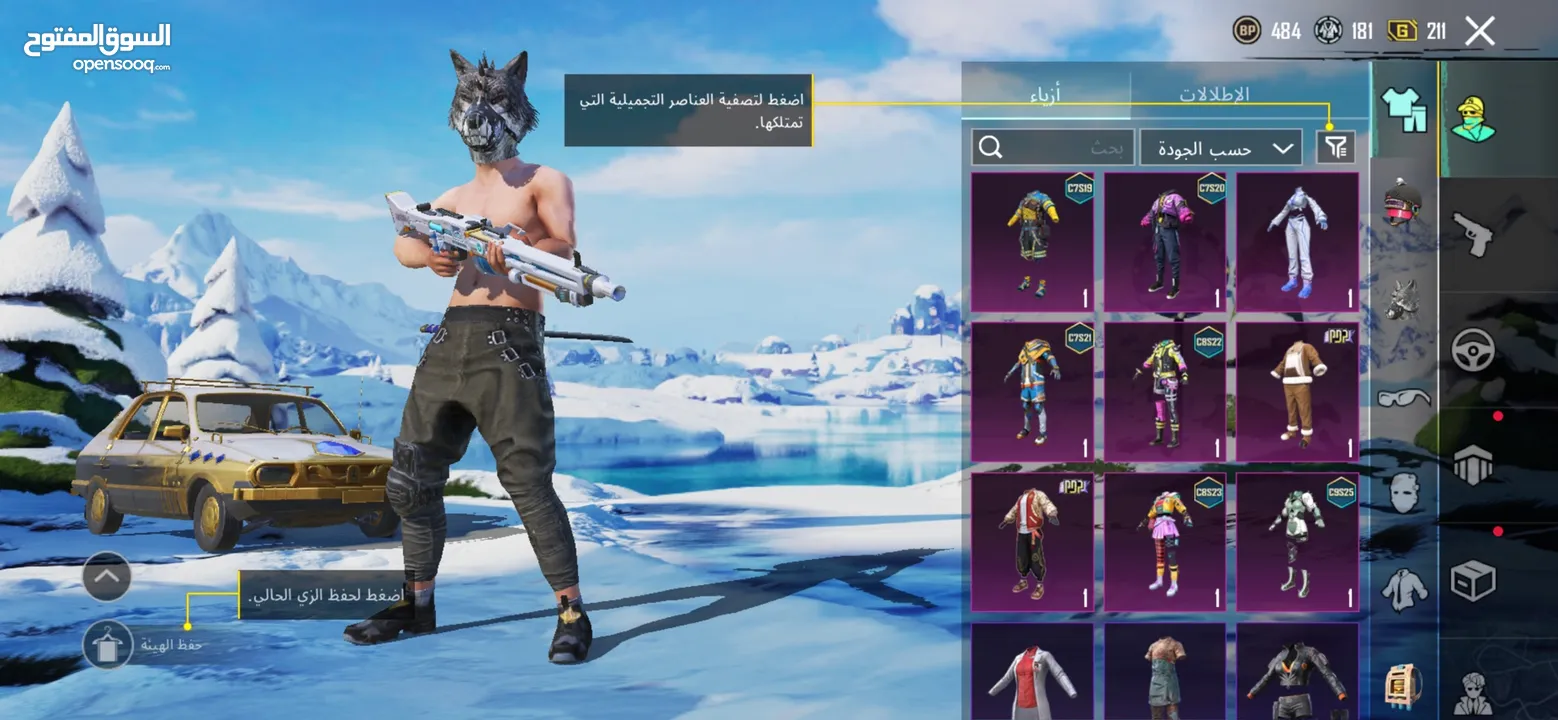
Task: Select the C7S19 yellow outfit thumbnail
Action: [x=1032, y=240]
